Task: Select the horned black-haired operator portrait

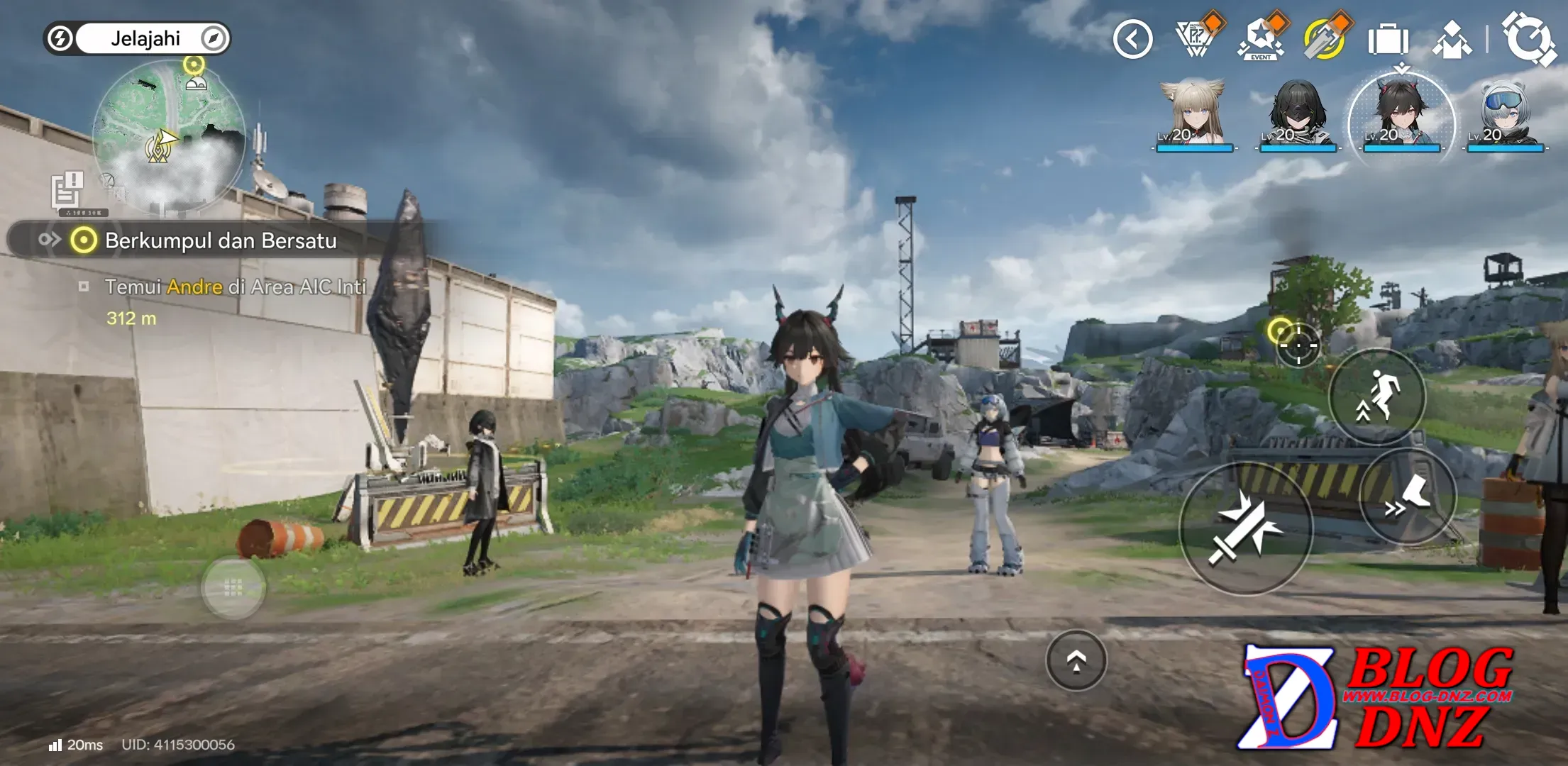Action: pyautogui.click(x=1401, y=115)
